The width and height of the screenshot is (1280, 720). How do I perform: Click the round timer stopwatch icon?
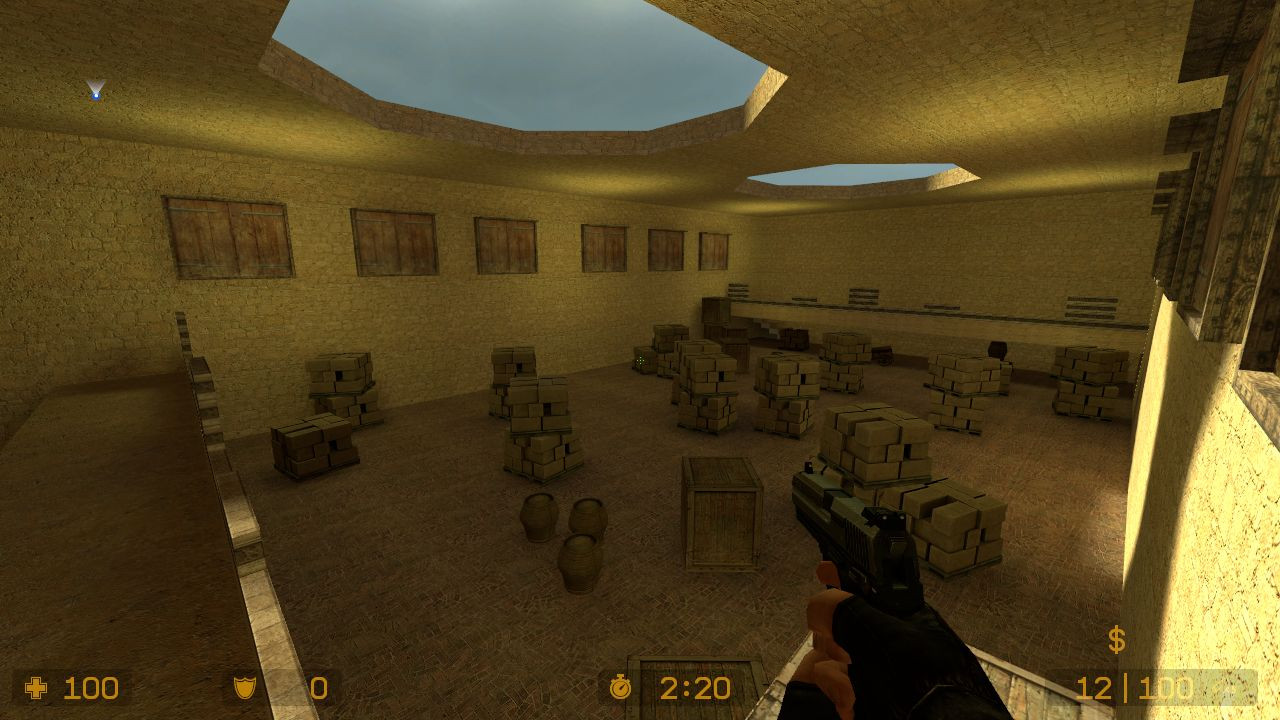622,688
